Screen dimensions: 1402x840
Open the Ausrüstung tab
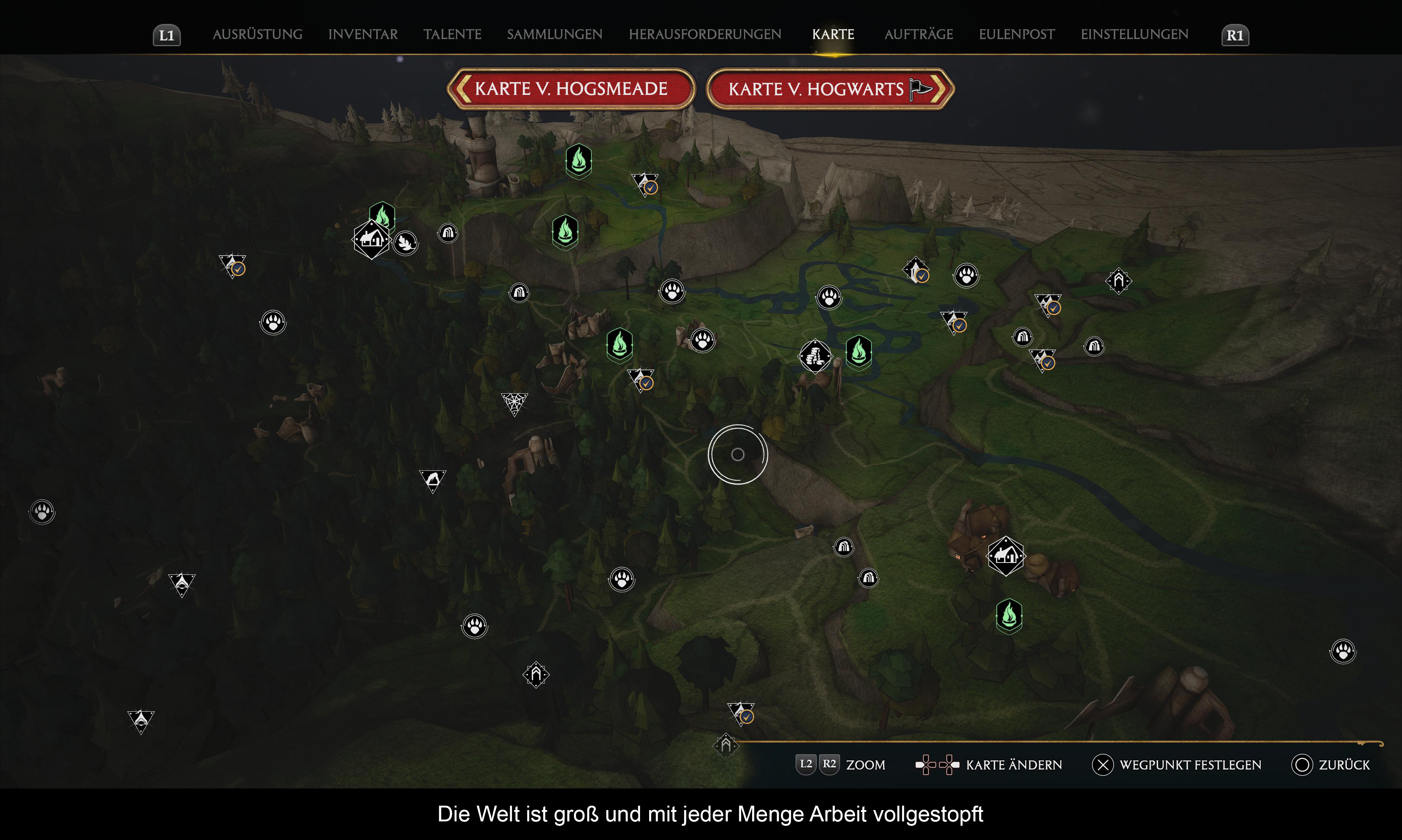coord(257,35)
